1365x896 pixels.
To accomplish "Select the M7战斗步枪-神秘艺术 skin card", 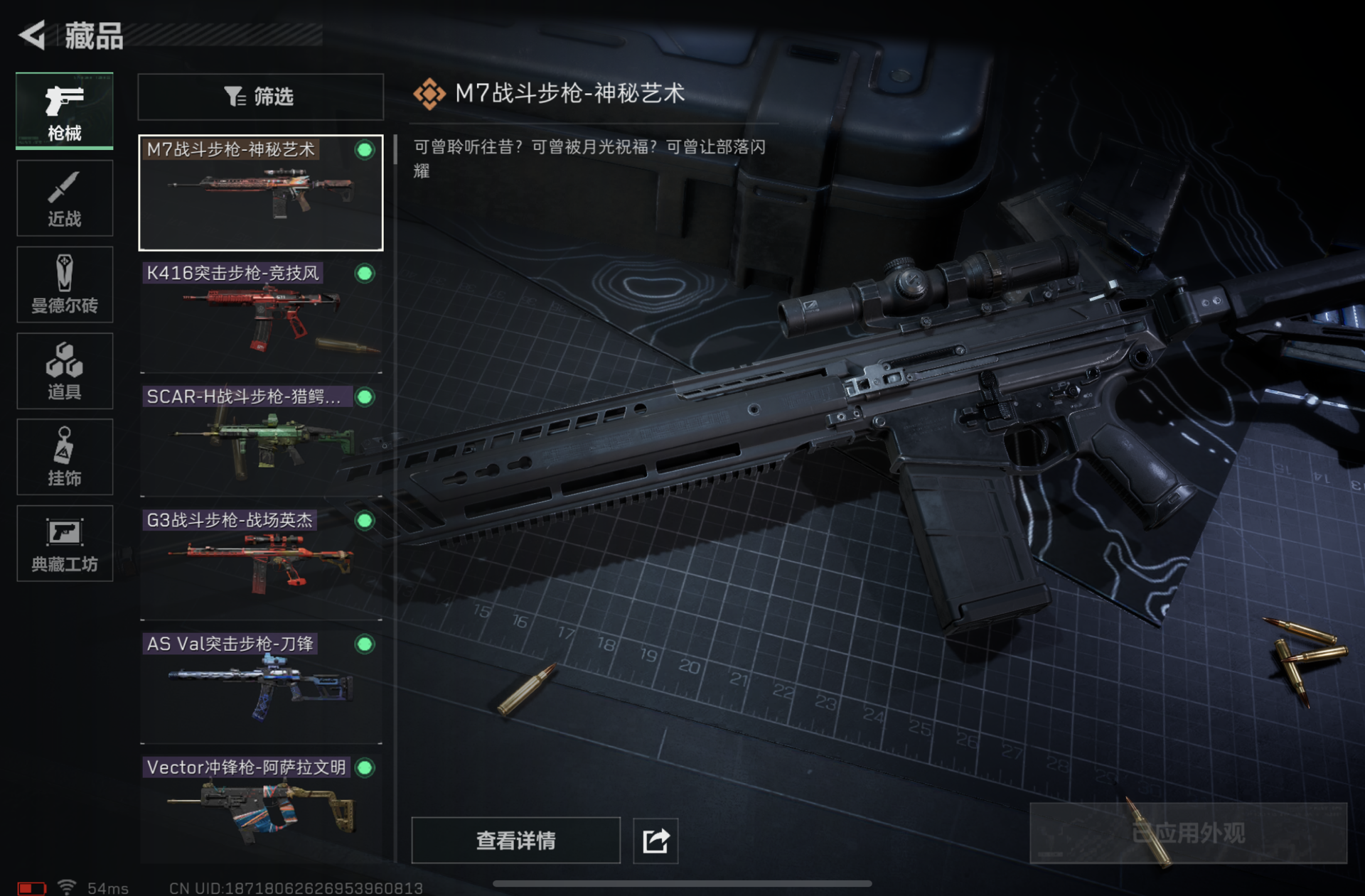I will click(260, 193).
